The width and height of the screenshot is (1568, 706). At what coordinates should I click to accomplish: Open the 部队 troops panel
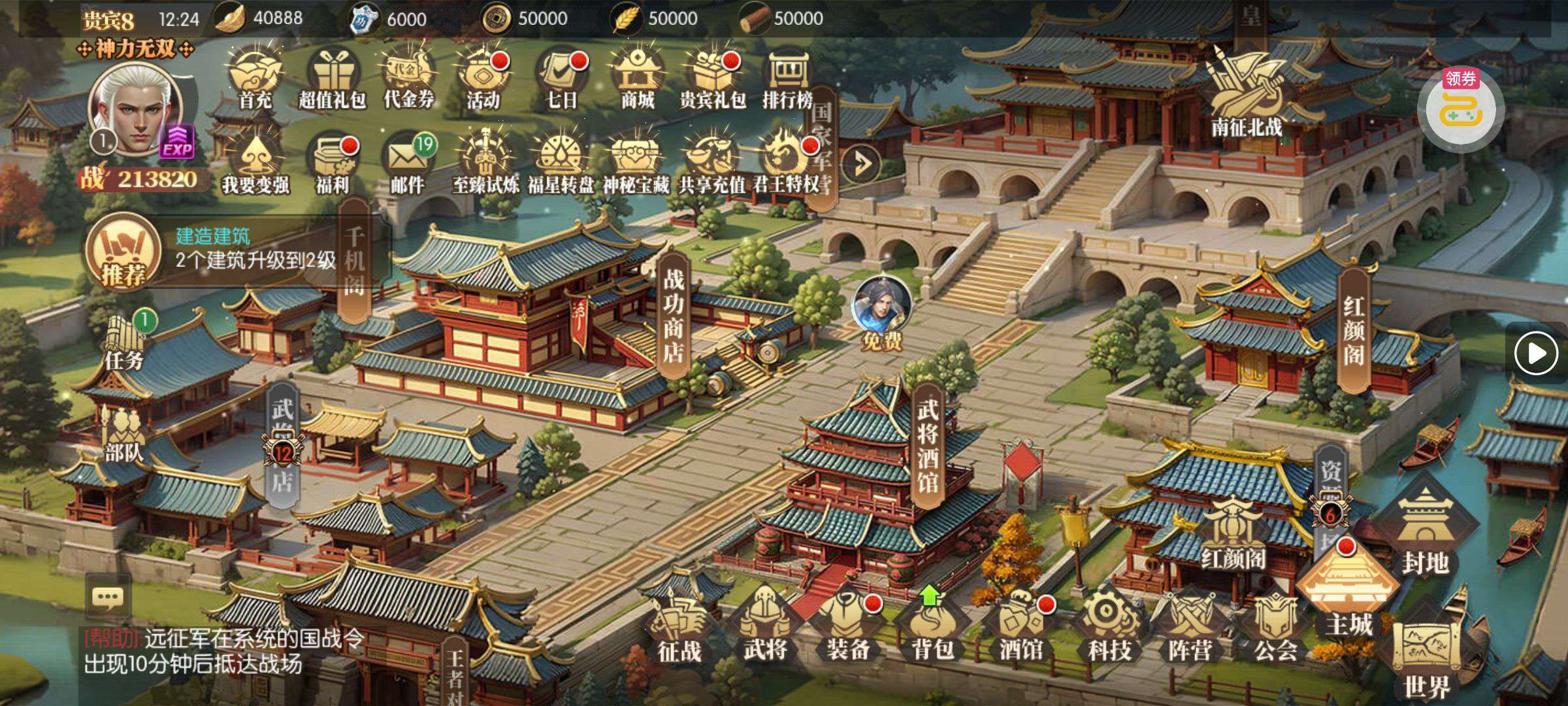pyautogui.click(x=123, y=435)
